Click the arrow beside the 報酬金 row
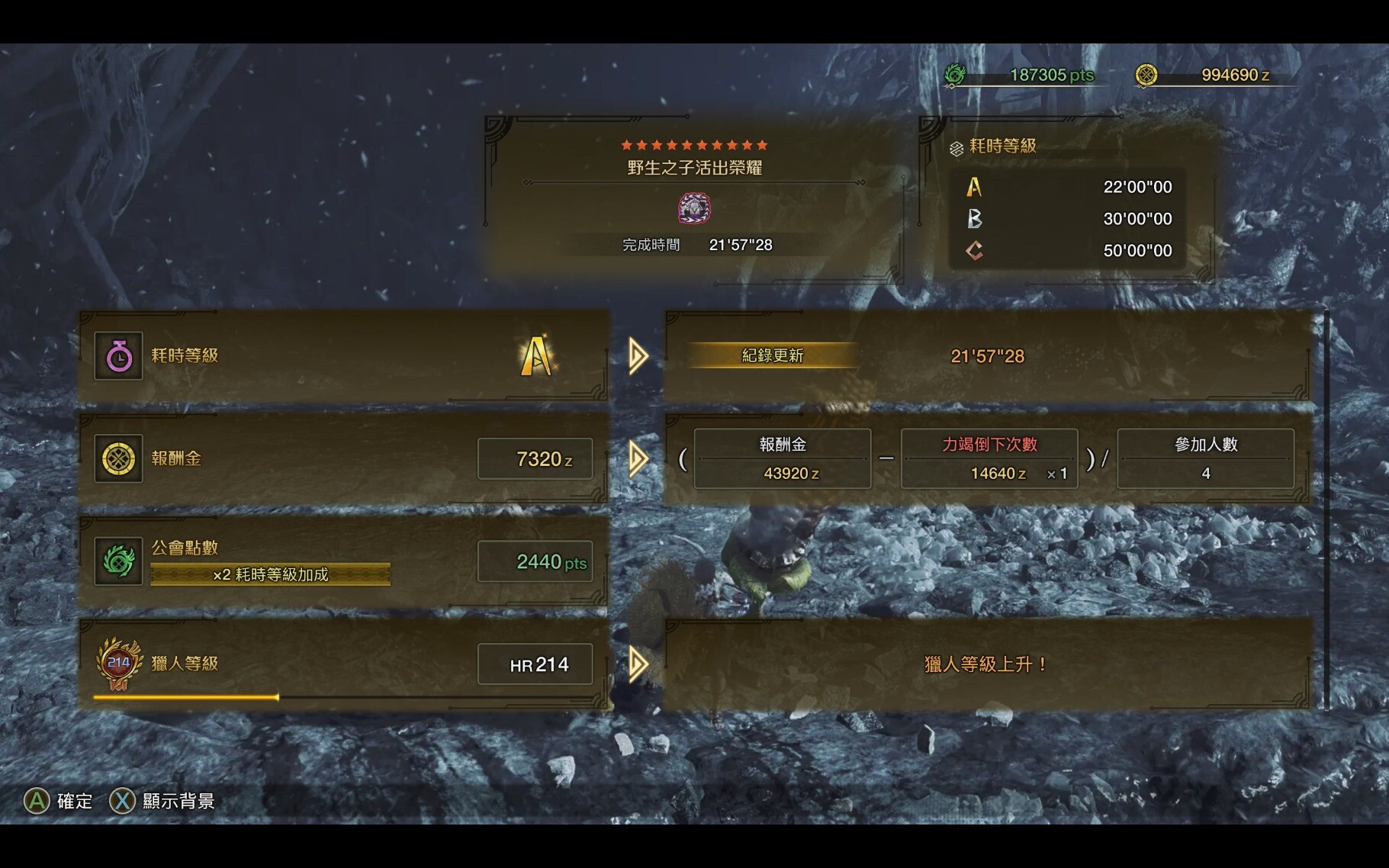 [x=638, y=459]
